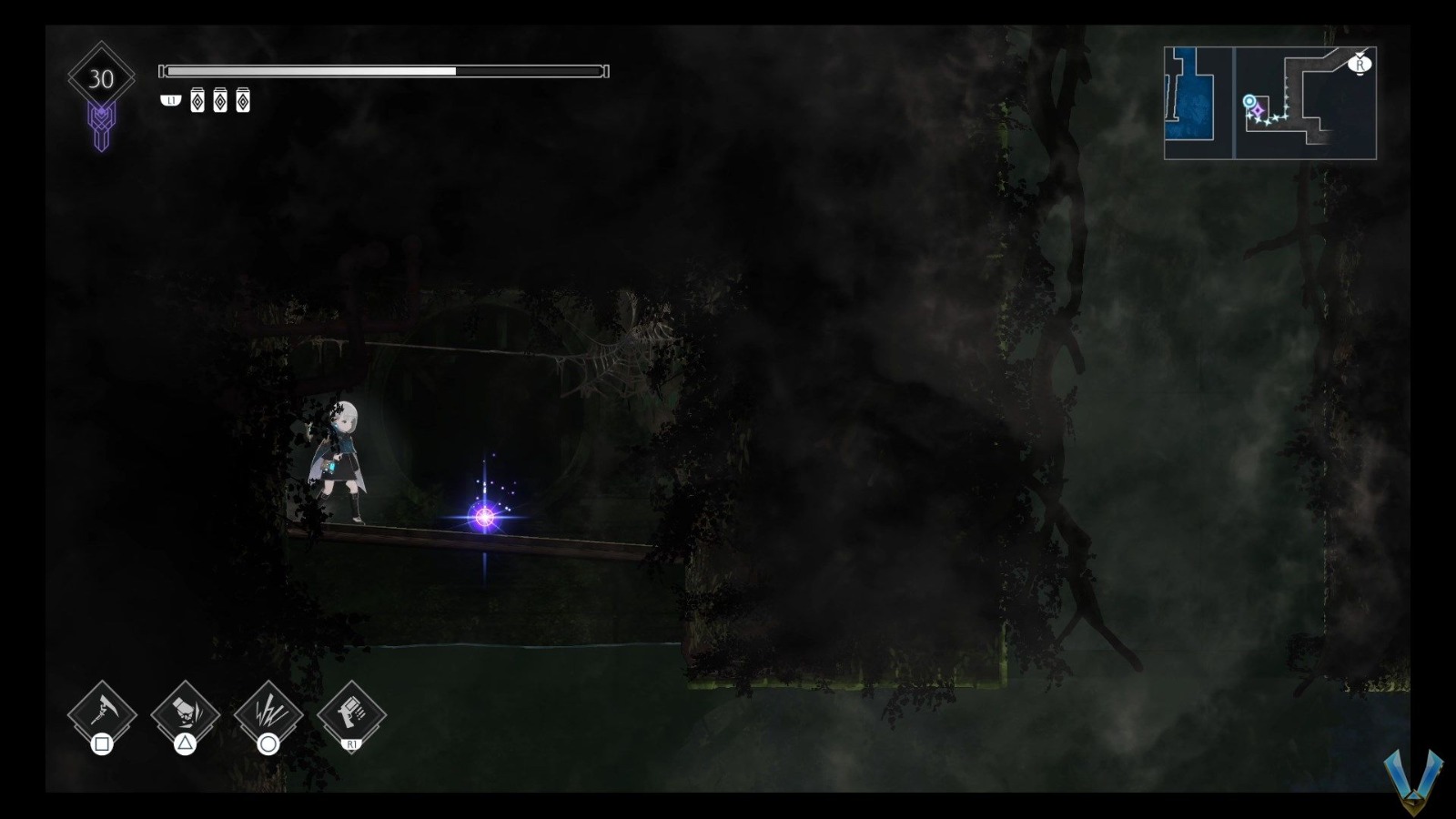Click the R respite indicator on the minimap
1456x819 pixels.
click(1360, 65)
